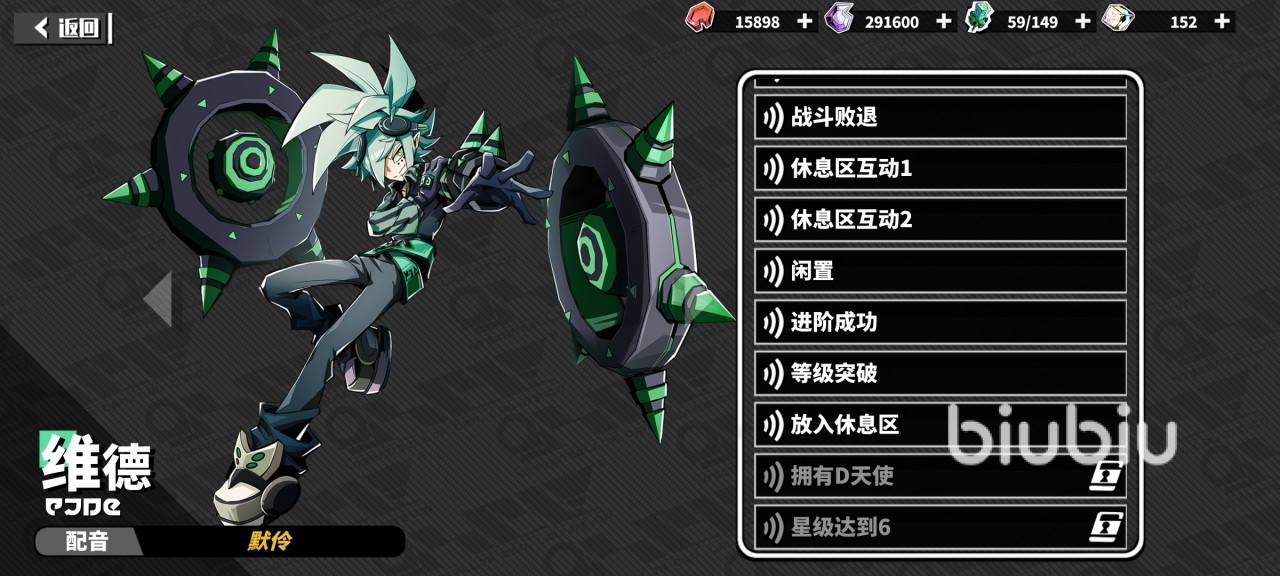This screenshot has height=576, width=1280.
Task: Add white cube currency via plus button
Action: click(1222, 21)
